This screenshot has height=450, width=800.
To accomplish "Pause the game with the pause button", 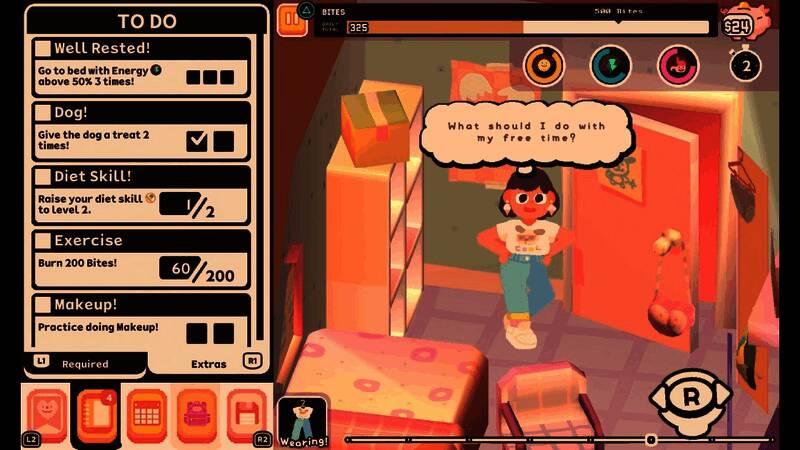I will (x=292, y=19).
